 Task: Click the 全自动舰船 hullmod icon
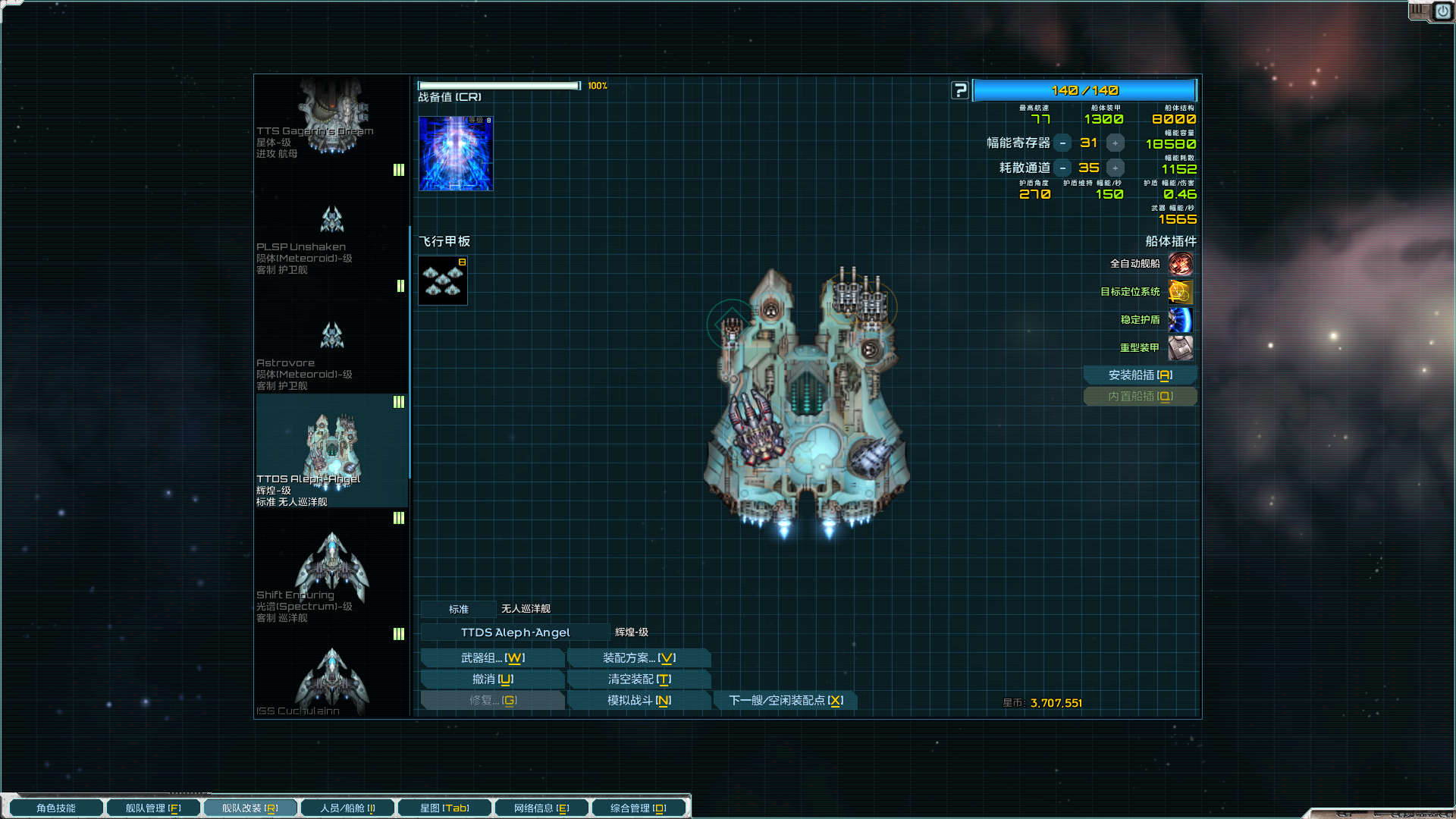[x=1180, y=263]
